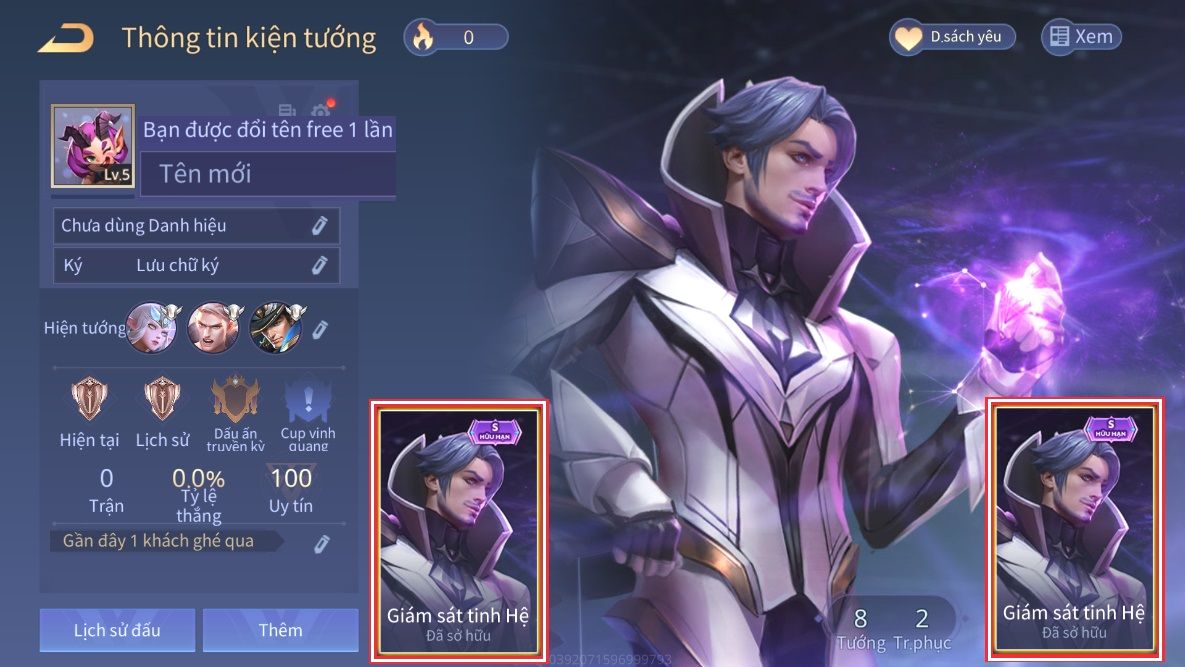View the Dấu ấn truyền kỳ emblem
The height and width of the screenshot is (667, 1185).
point(235,402)
